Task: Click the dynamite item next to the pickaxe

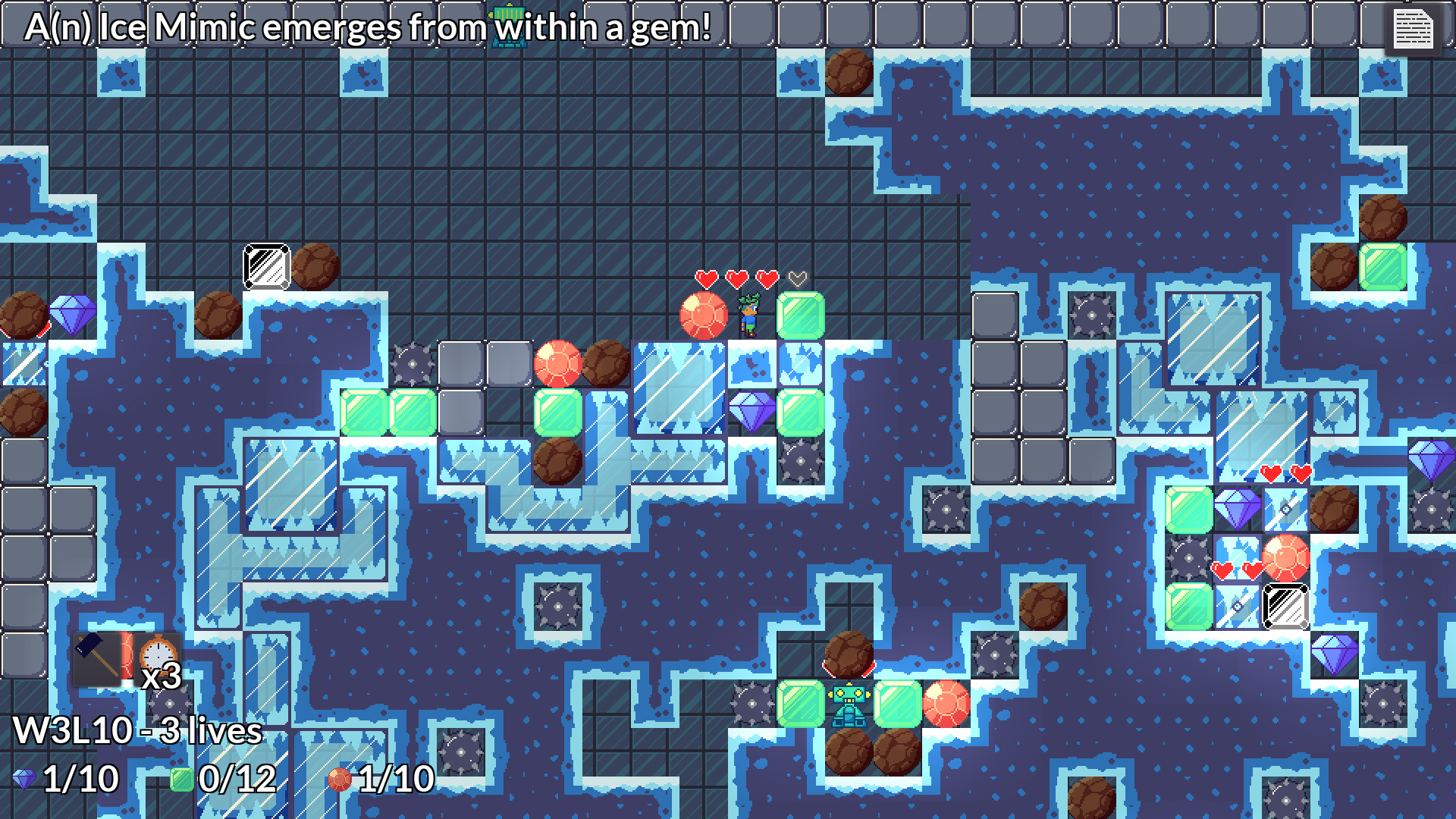Action: click(x=127, y=654)
